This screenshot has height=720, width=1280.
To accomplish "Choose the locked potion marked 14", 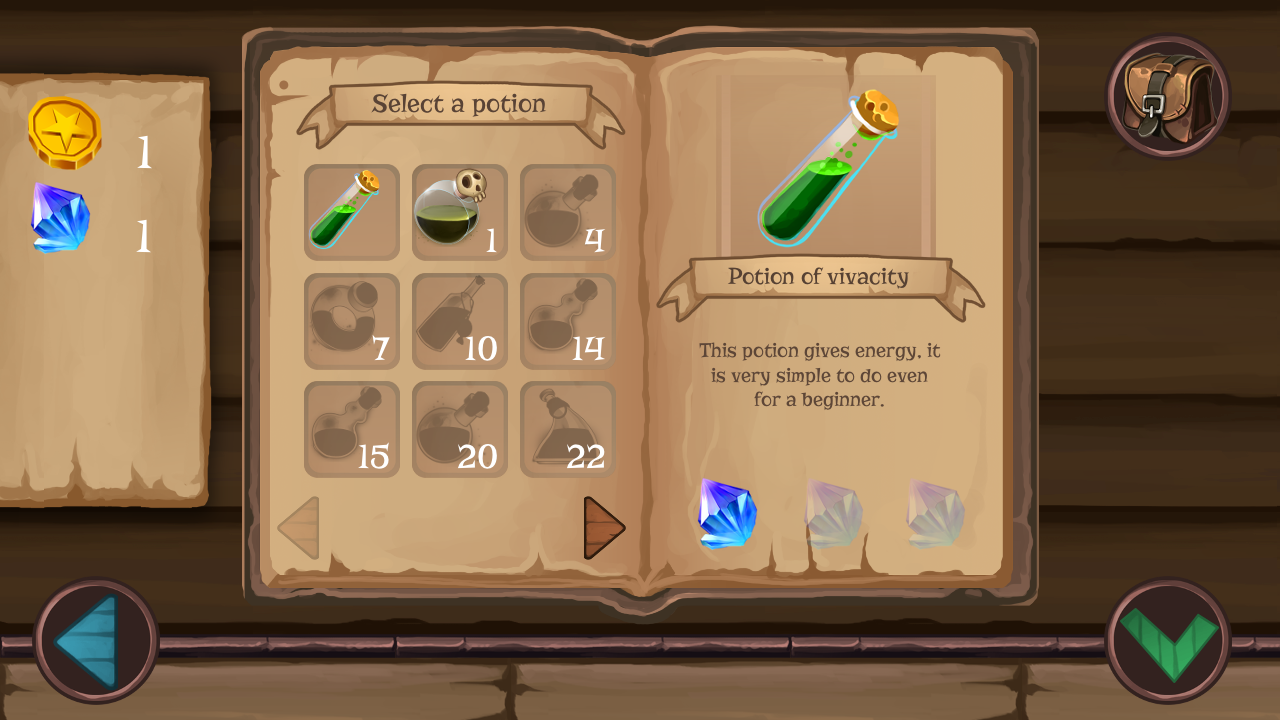I will point(567,321).
